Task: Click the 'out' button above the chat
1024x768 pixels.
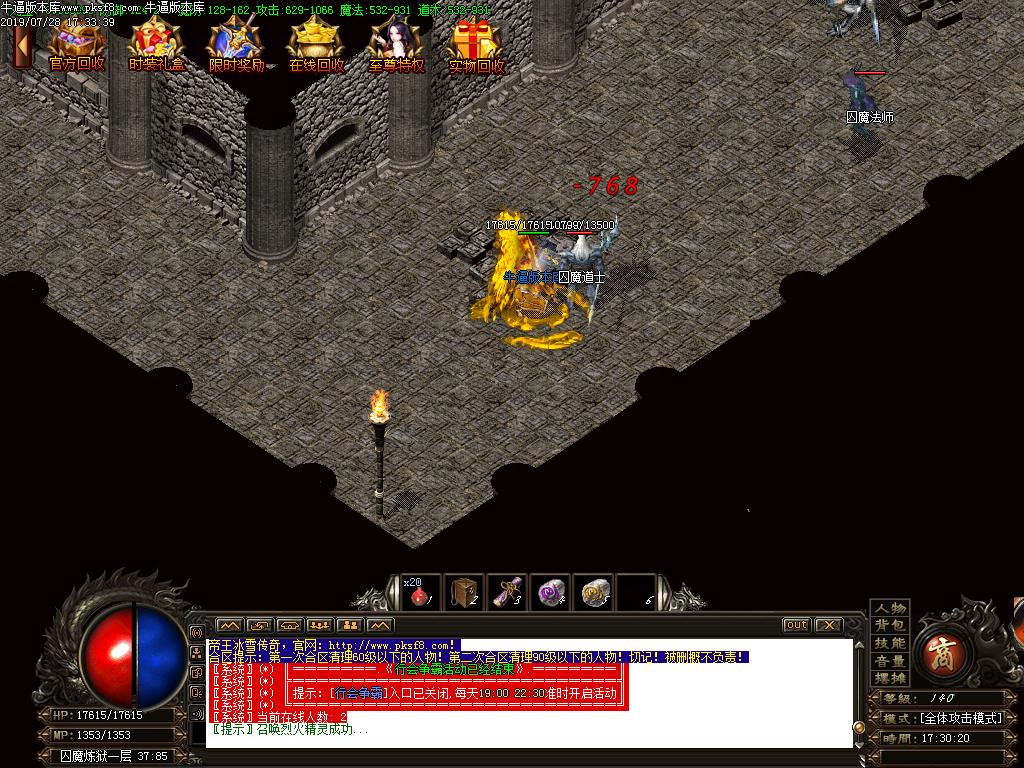Action: pos(796,625)
